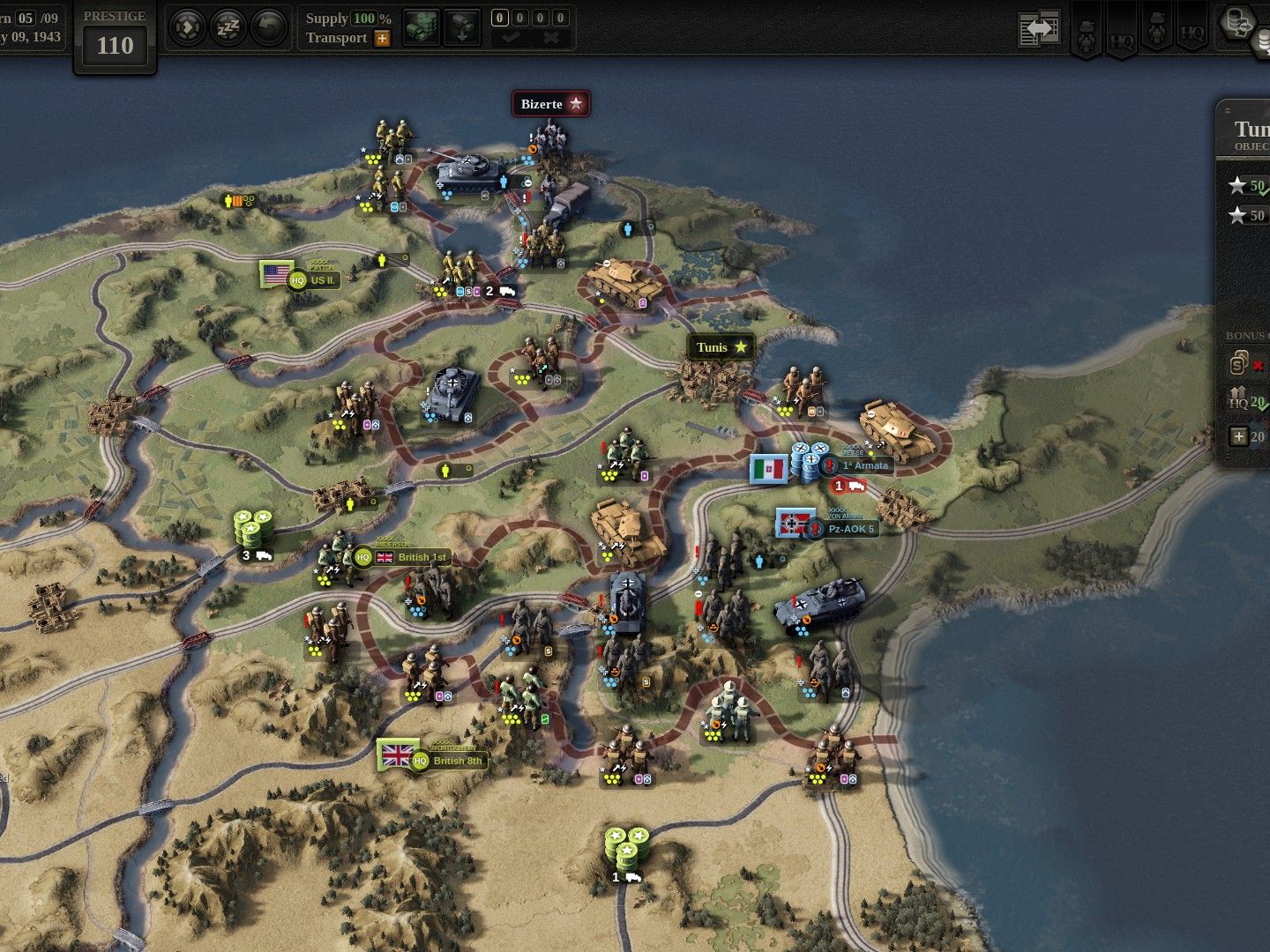This screenshot has height=952, width=1270.
Task: Click the Tunis objective star label on map
Action: (721, 347)
